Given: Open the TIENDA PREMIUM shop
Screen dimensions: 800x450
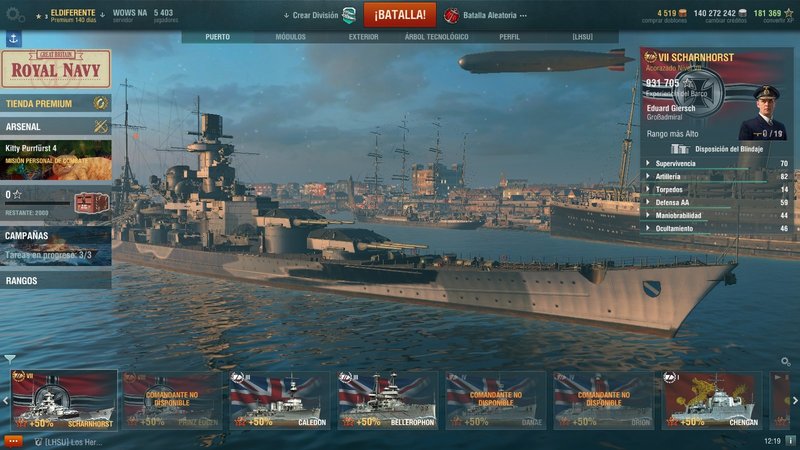Looking at the screenshot, I should (x=56, y=103).
